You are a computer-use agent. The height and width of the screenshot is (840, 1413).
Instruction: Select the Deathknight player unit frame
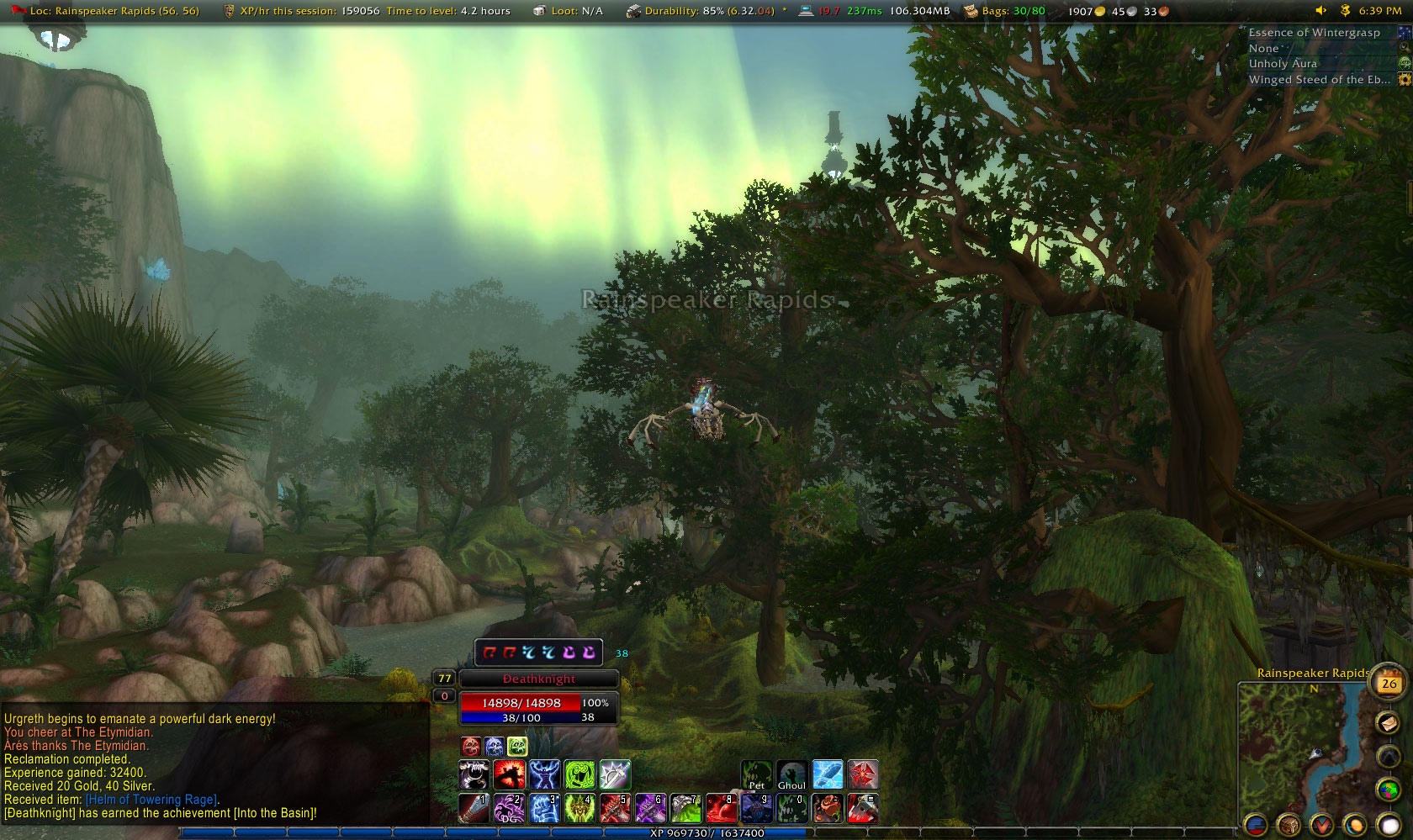(x=539, y=679)
